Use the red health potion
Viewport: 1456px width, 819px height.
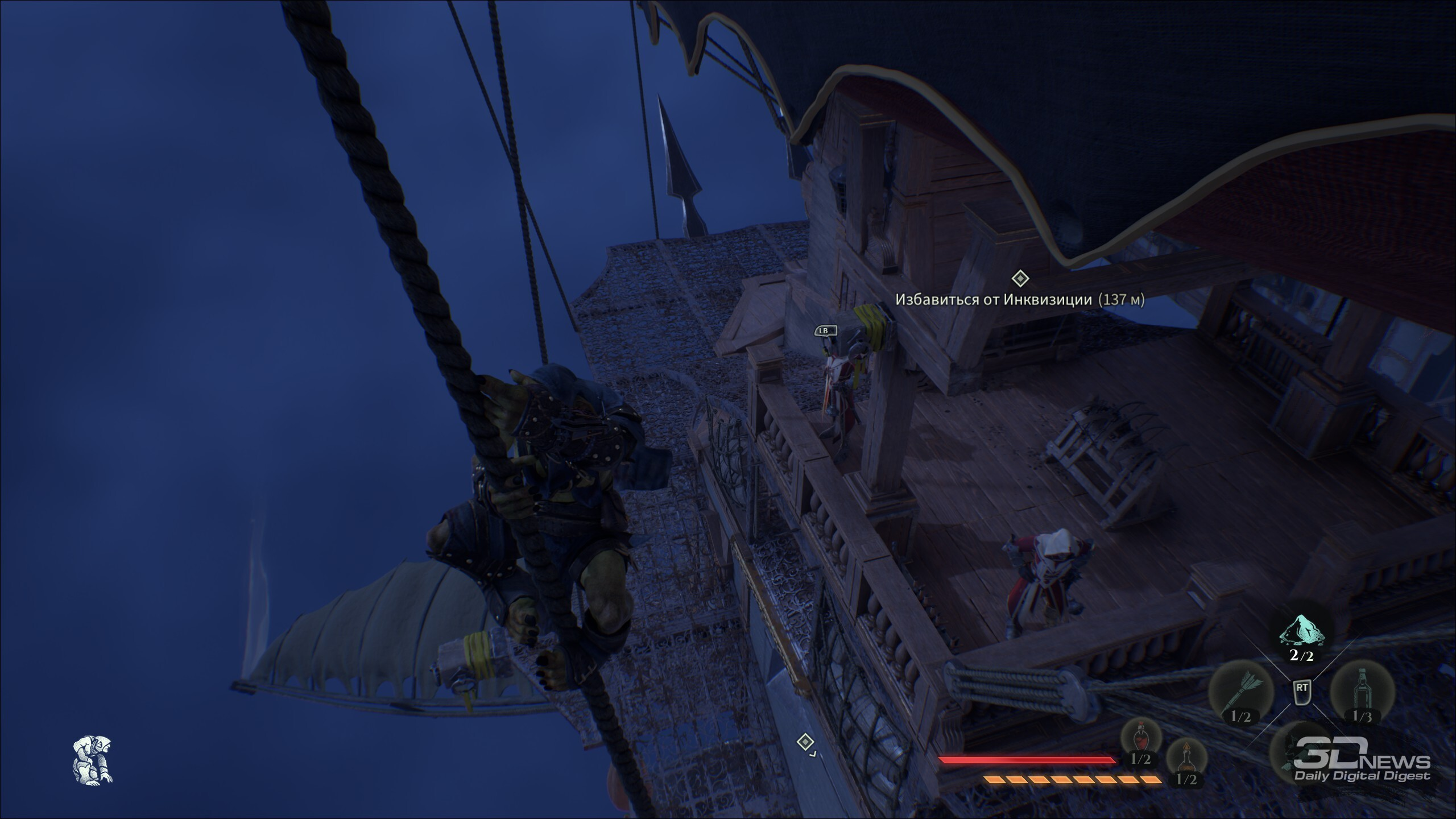coord(1140,738)
